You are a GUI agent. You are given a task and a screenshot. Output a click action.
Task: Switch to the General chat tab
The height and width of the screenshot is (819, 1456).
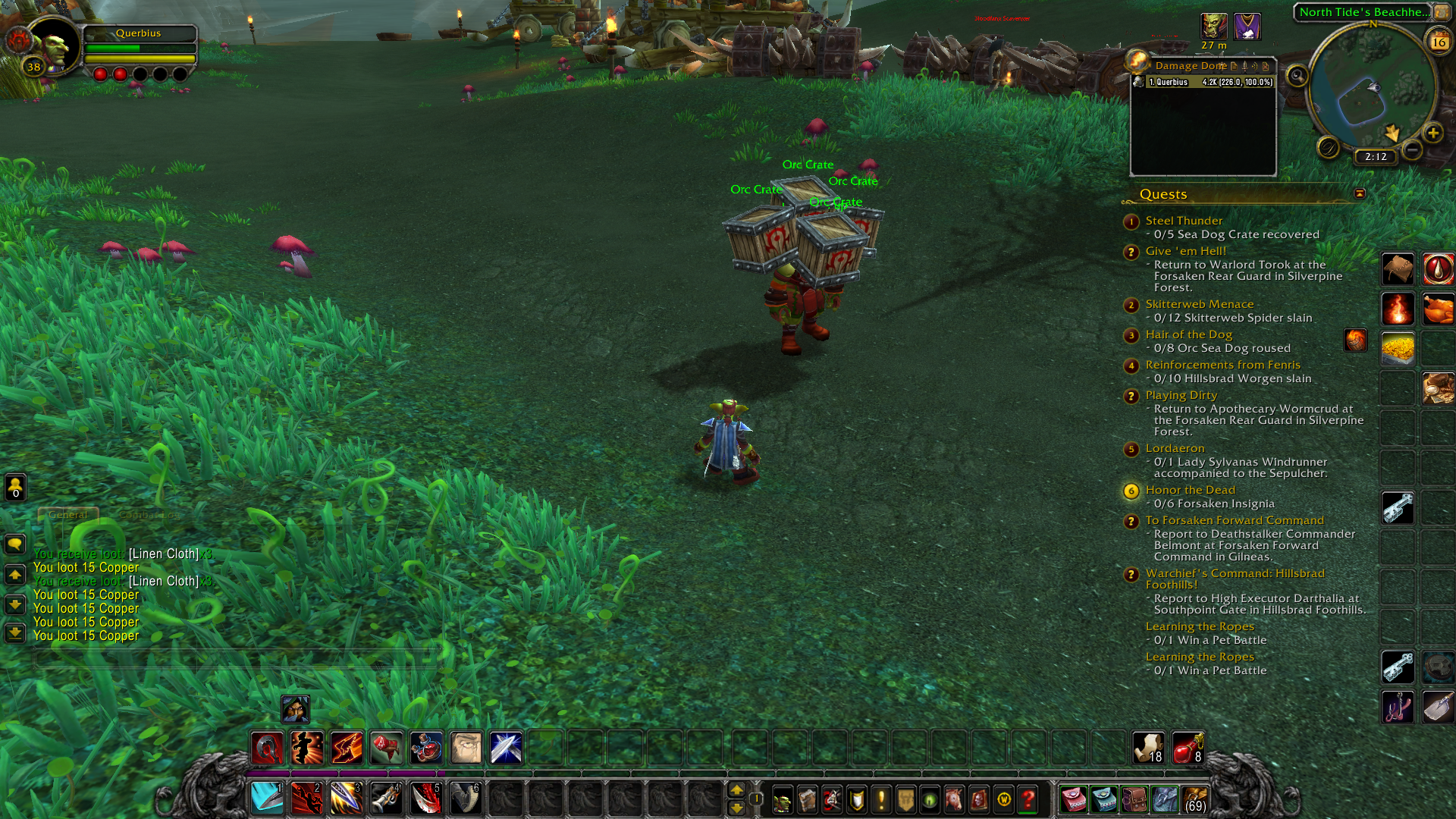coord(68,515)
